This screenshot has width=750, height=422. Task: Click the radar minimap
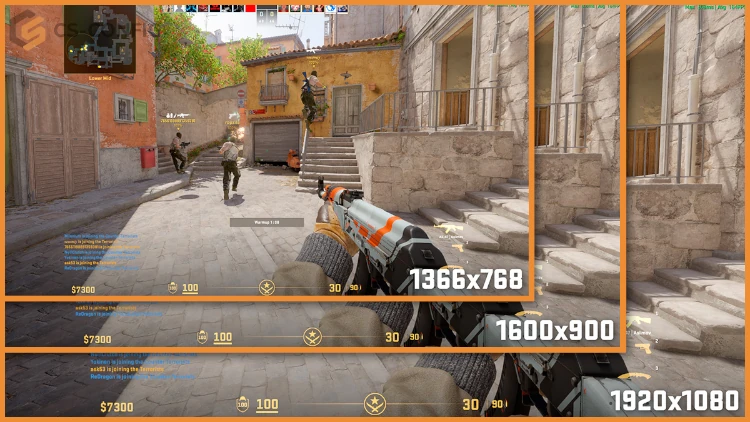point(100,38)
